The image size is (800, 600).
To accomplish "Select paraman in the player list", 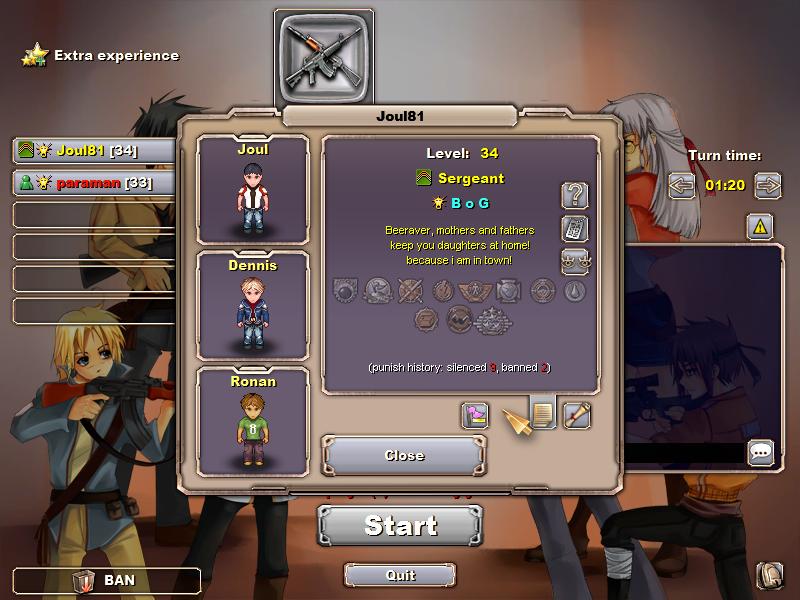I will click(x=94, y=183).
